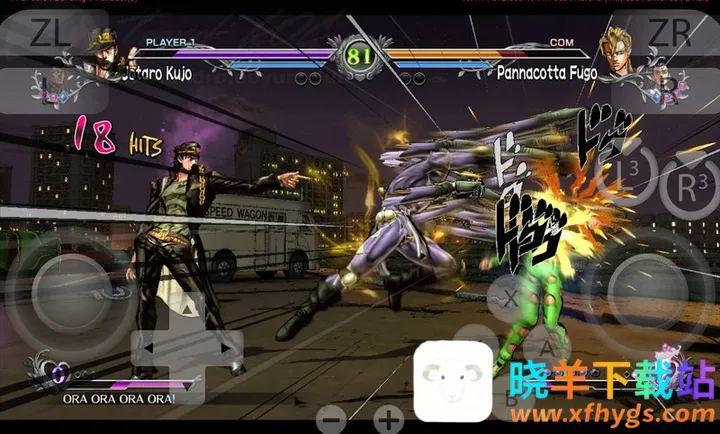Screen dimensions: 720x434
Task: Tap the ZR touch button
Action: (x=671, y=35)
